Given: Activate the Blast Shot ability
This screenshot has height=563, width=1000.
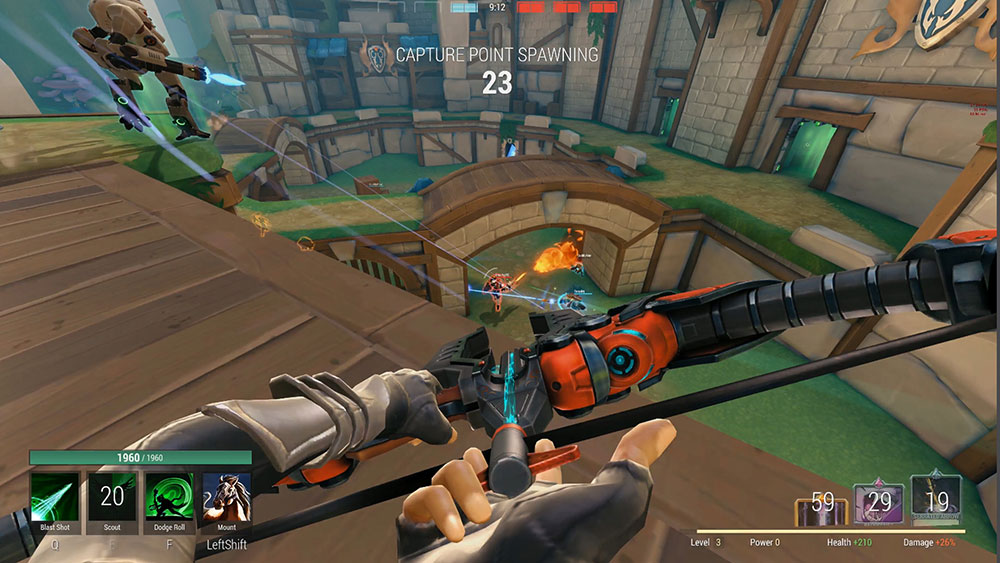Looking at the screenshot, I should 54,497.
